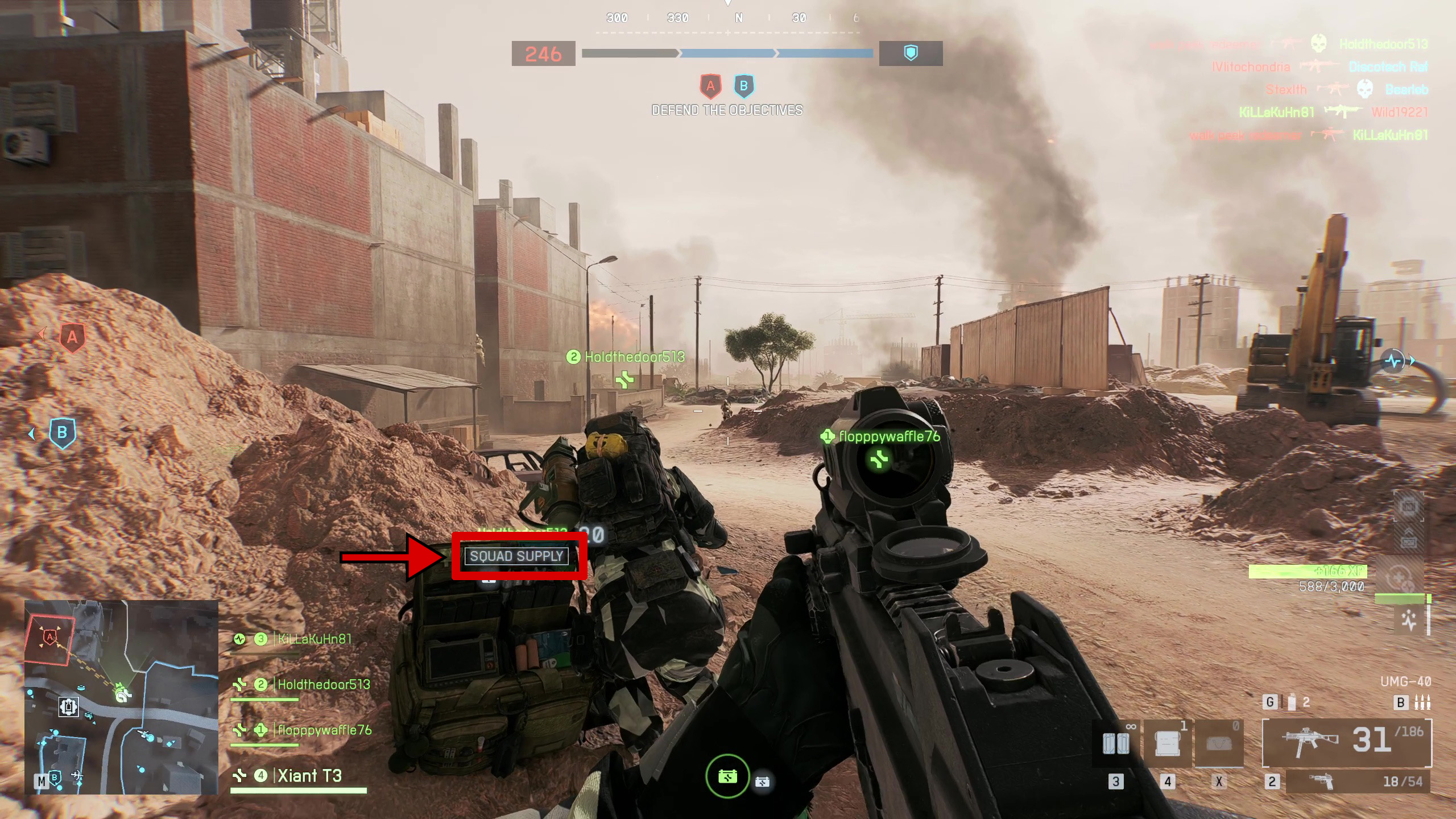Click flopppywaffle76's floating teammate nametag

tap(889, 437)
